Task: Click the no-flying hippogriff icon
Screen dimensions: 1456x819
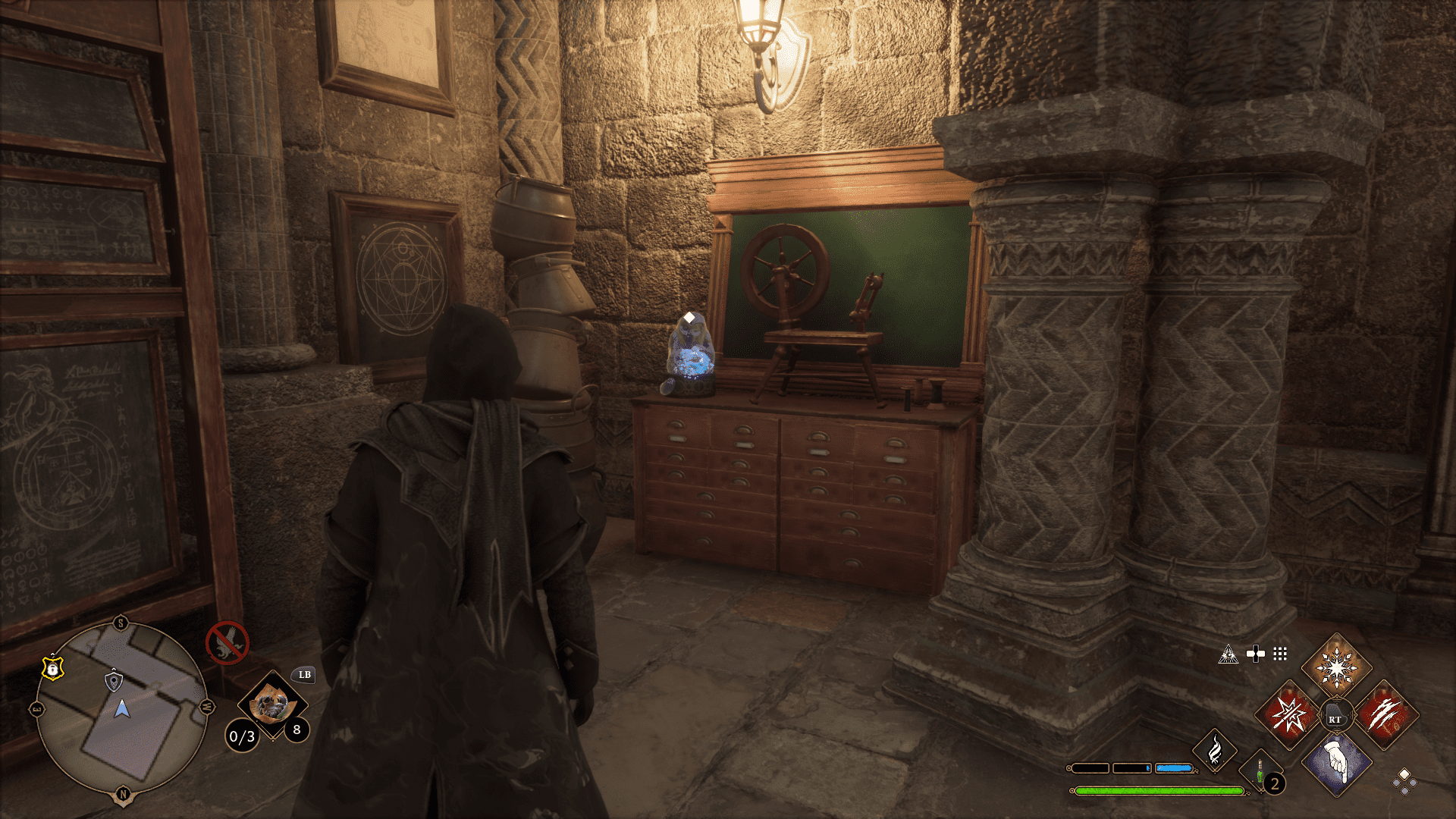Action: (x=227, y=643)
